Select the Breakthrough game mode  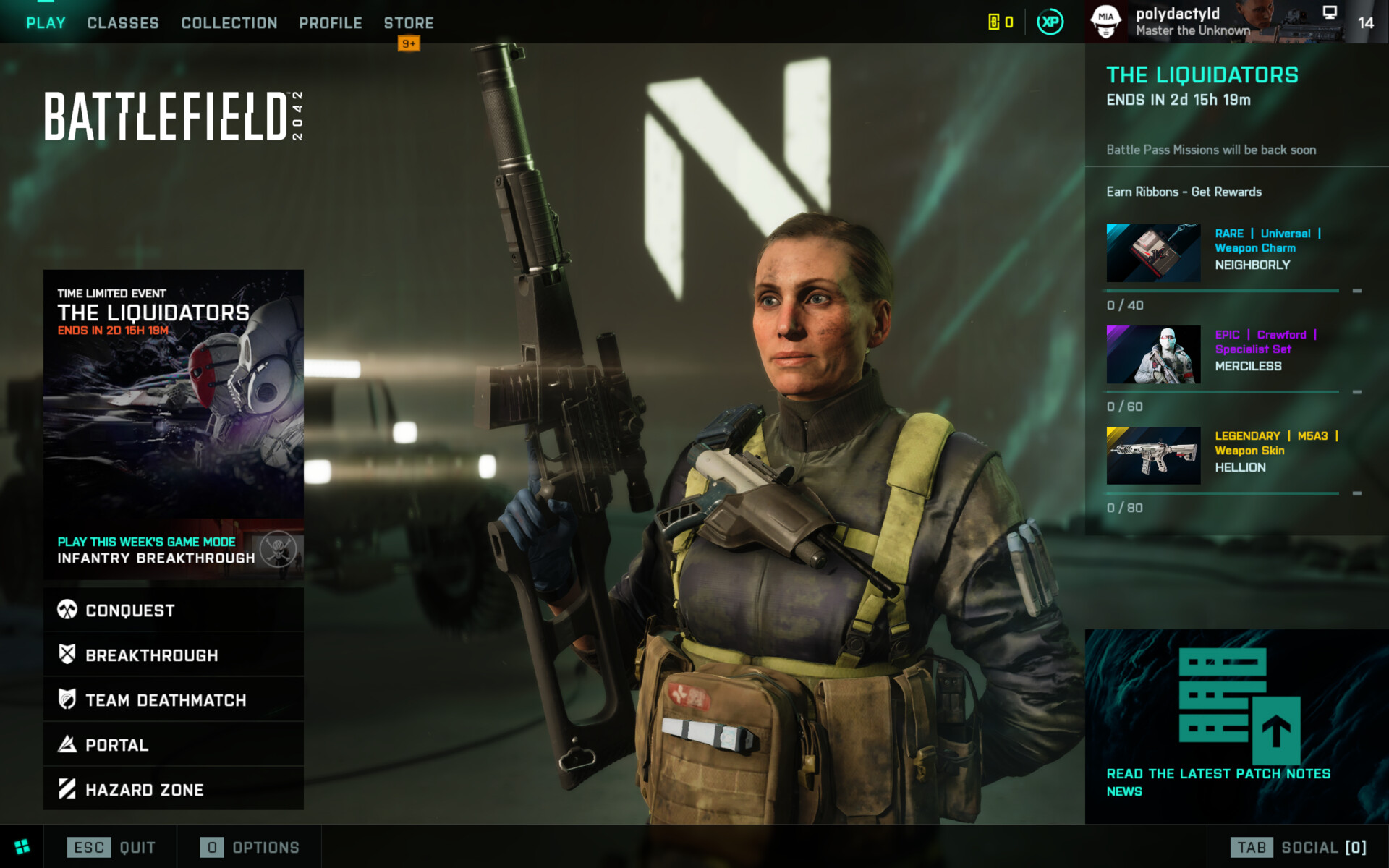tap(174, 655)
